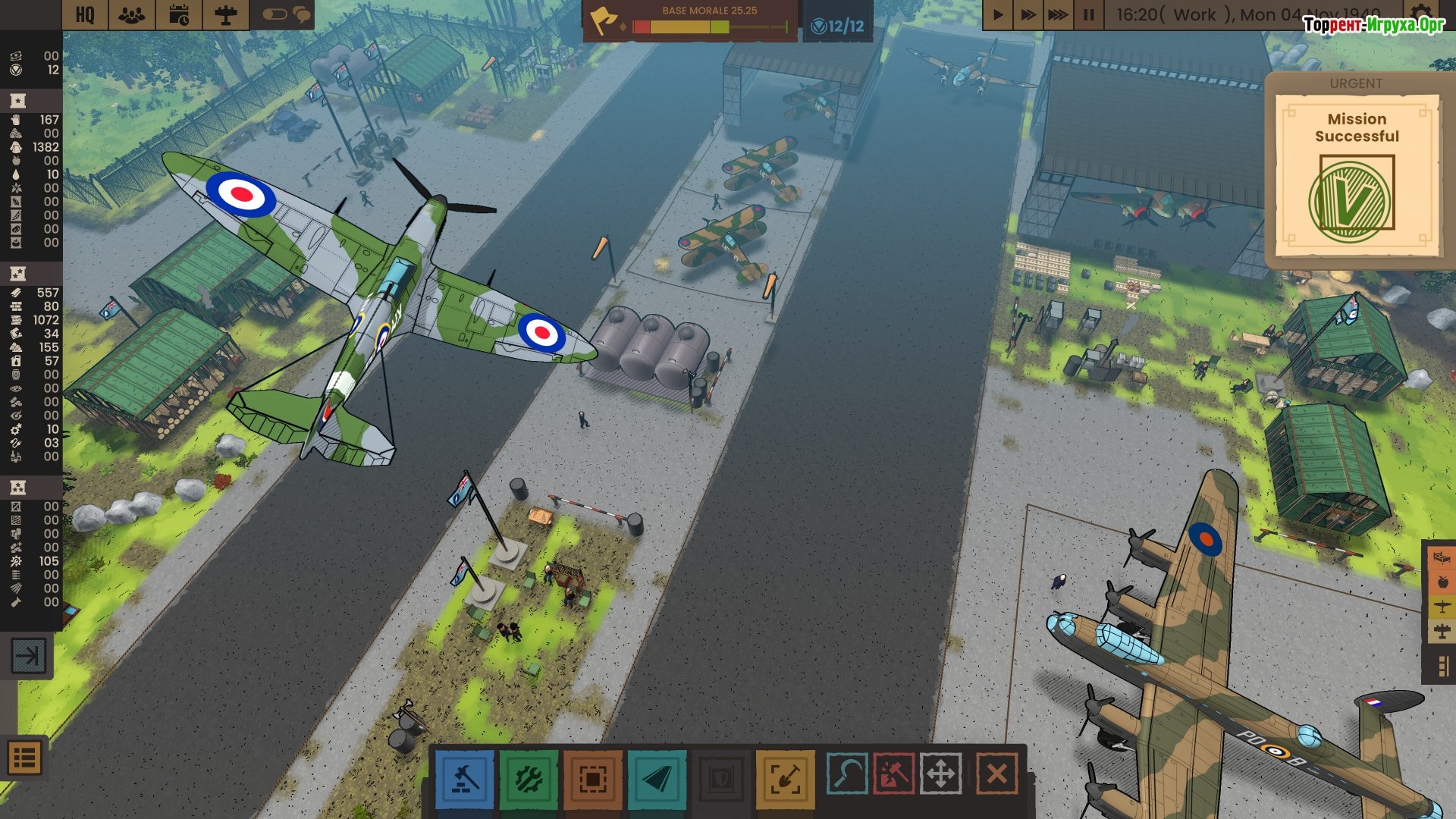Open the aircraft menu in top bar

(225, 14)
